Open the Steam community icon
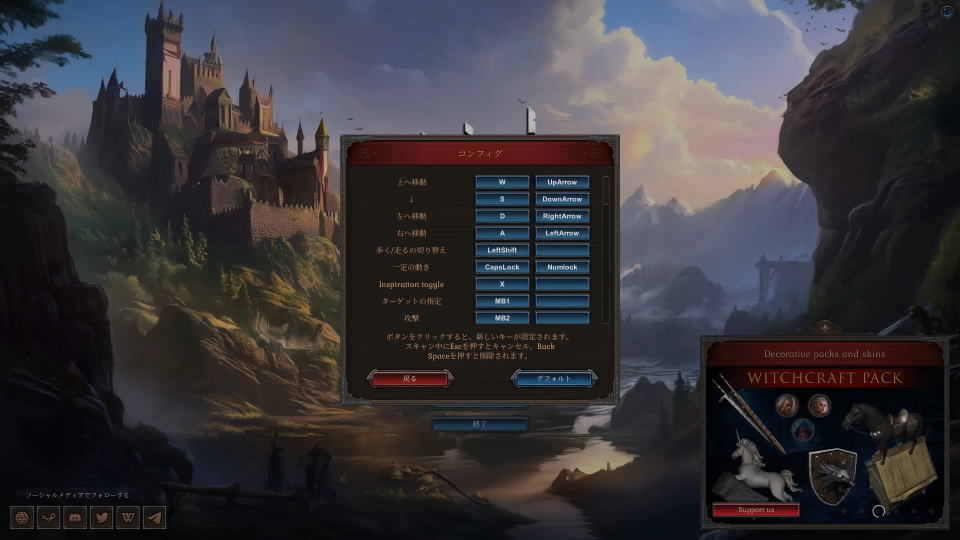Screen dimensions: 960x540 pyautogui.click(x=49, y=518)
